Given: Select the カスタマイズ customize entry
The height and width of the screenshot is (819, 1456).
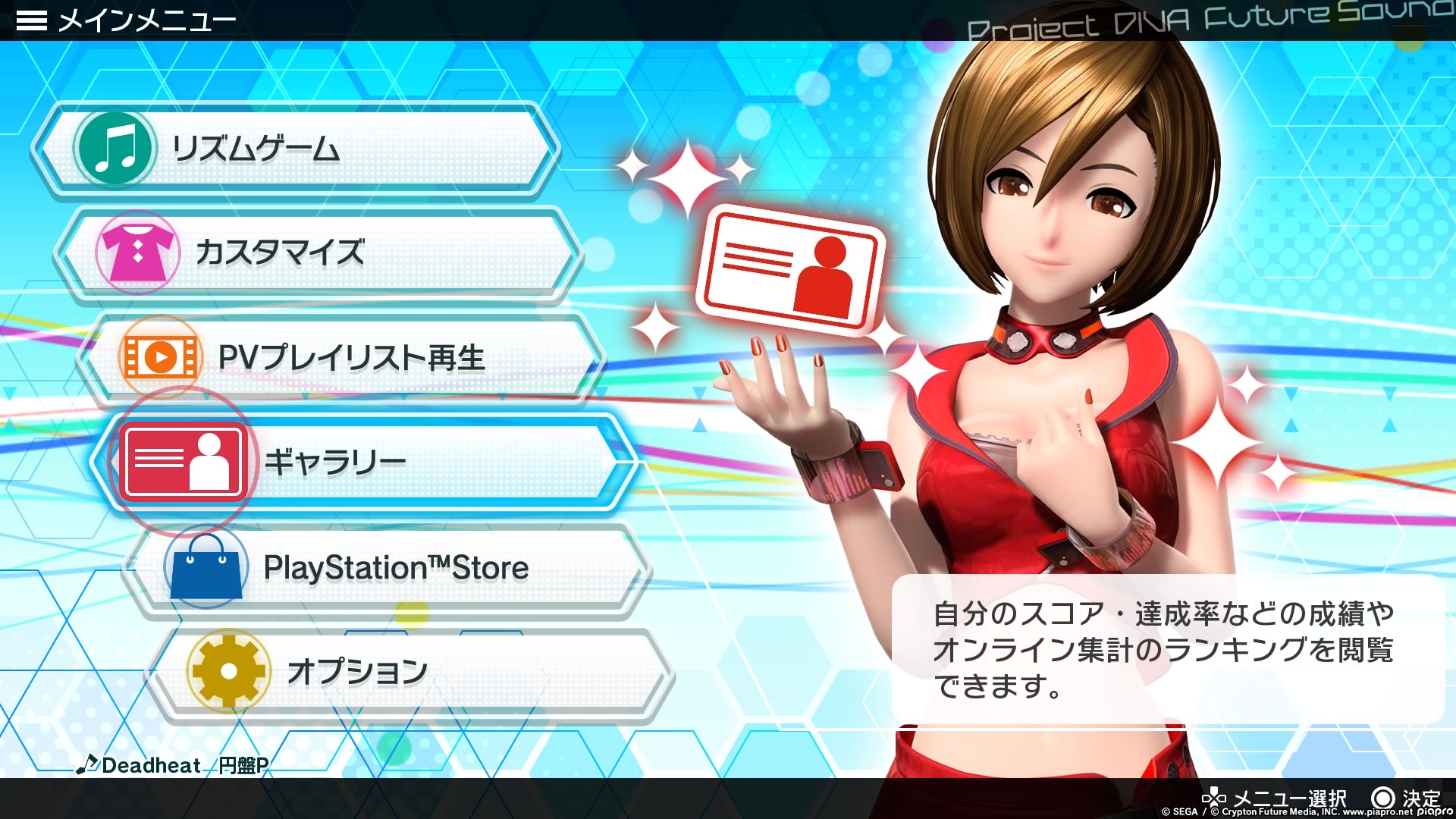Looking at the screenshot, I should 318,253.
